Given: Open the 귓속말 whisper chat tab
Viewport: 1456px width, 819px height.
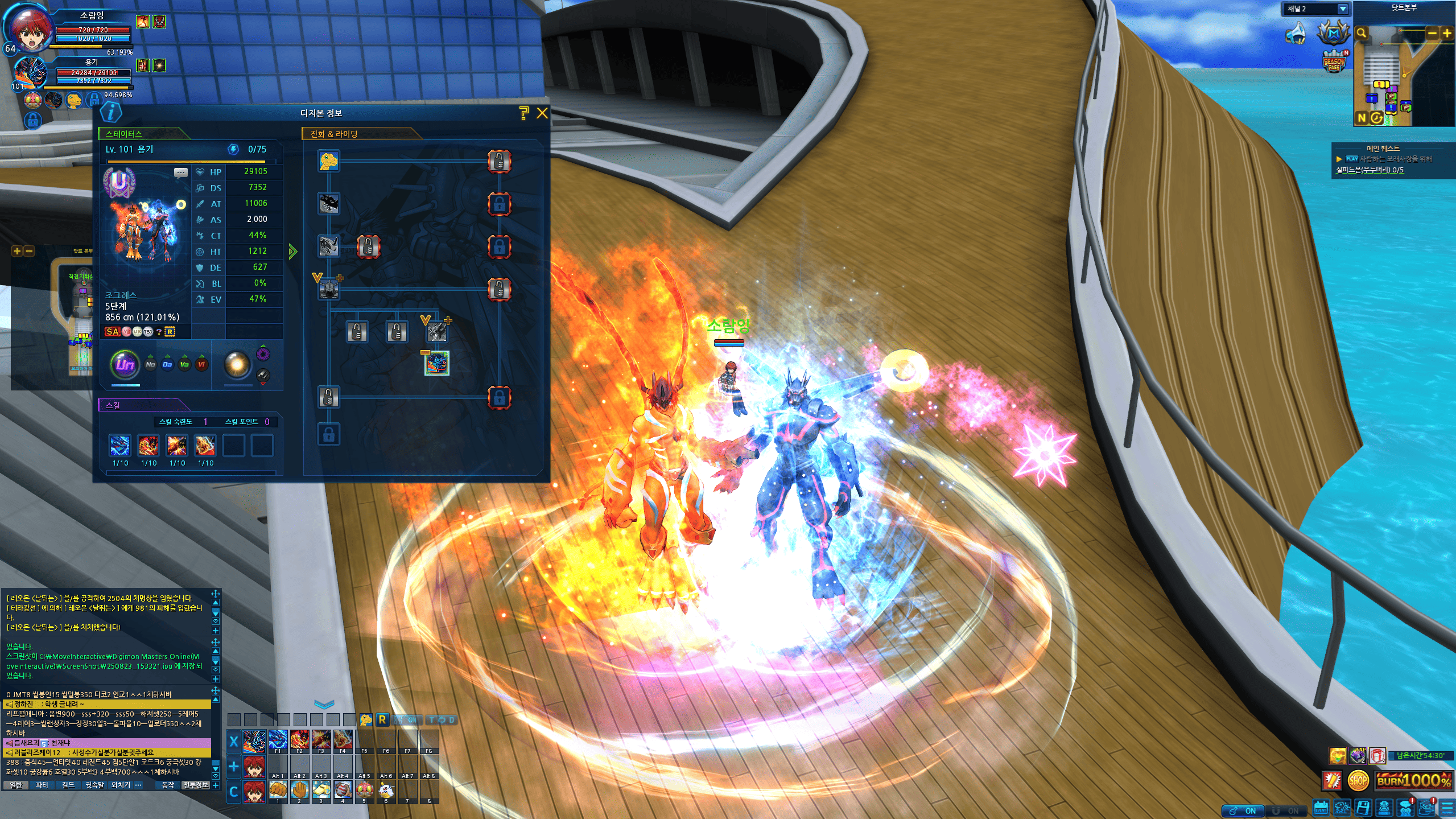Looking at the screenshot, I should [x=94, y=785].
